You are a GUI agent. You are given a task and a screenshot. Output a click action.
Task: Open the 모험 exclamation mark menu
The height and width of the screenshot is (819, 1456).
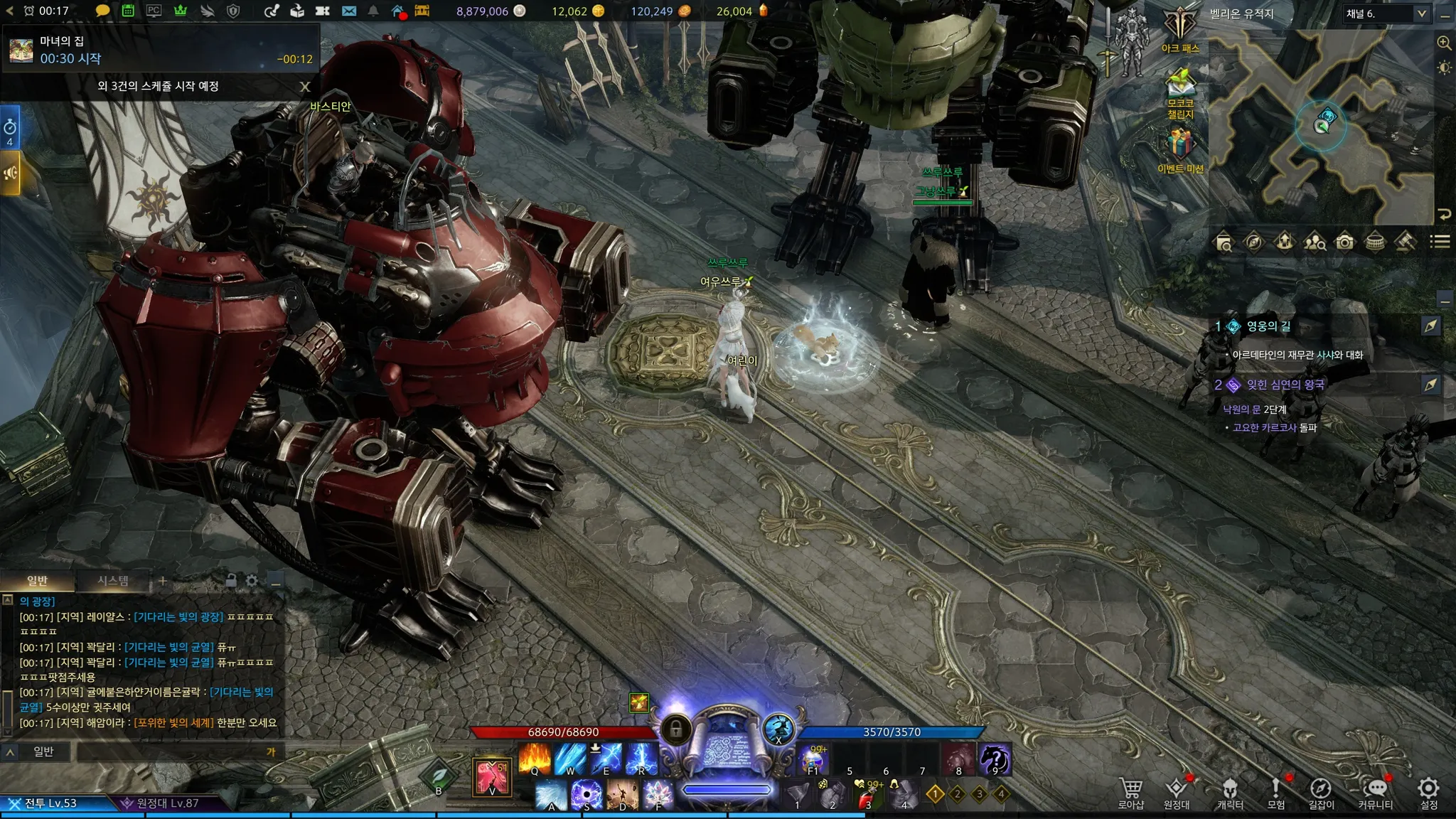(x=1275, y=789)
